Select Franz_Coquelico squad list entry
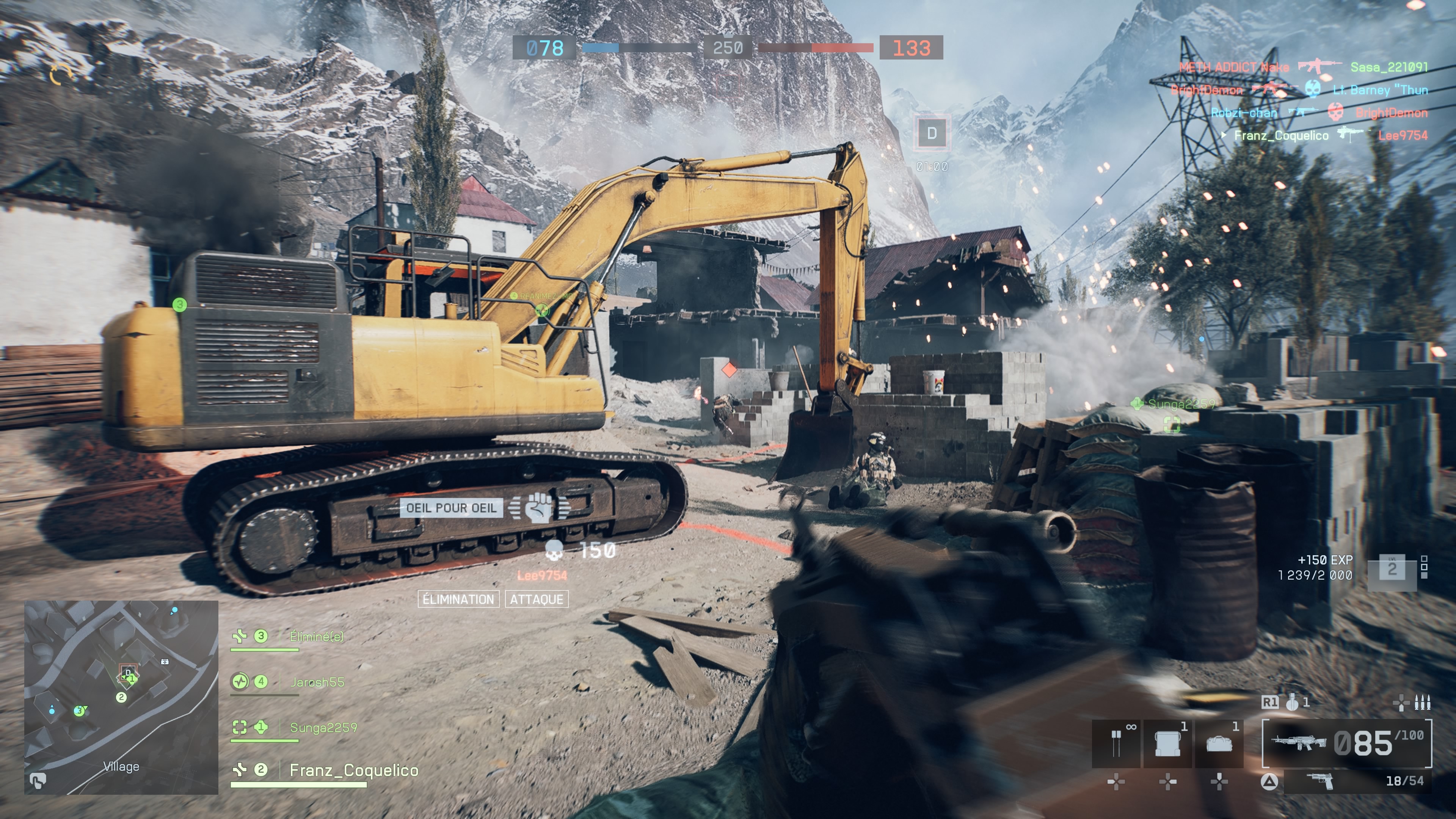Image resolution: width=1456 pixels, height=819 pixels. tap(353, 770)
